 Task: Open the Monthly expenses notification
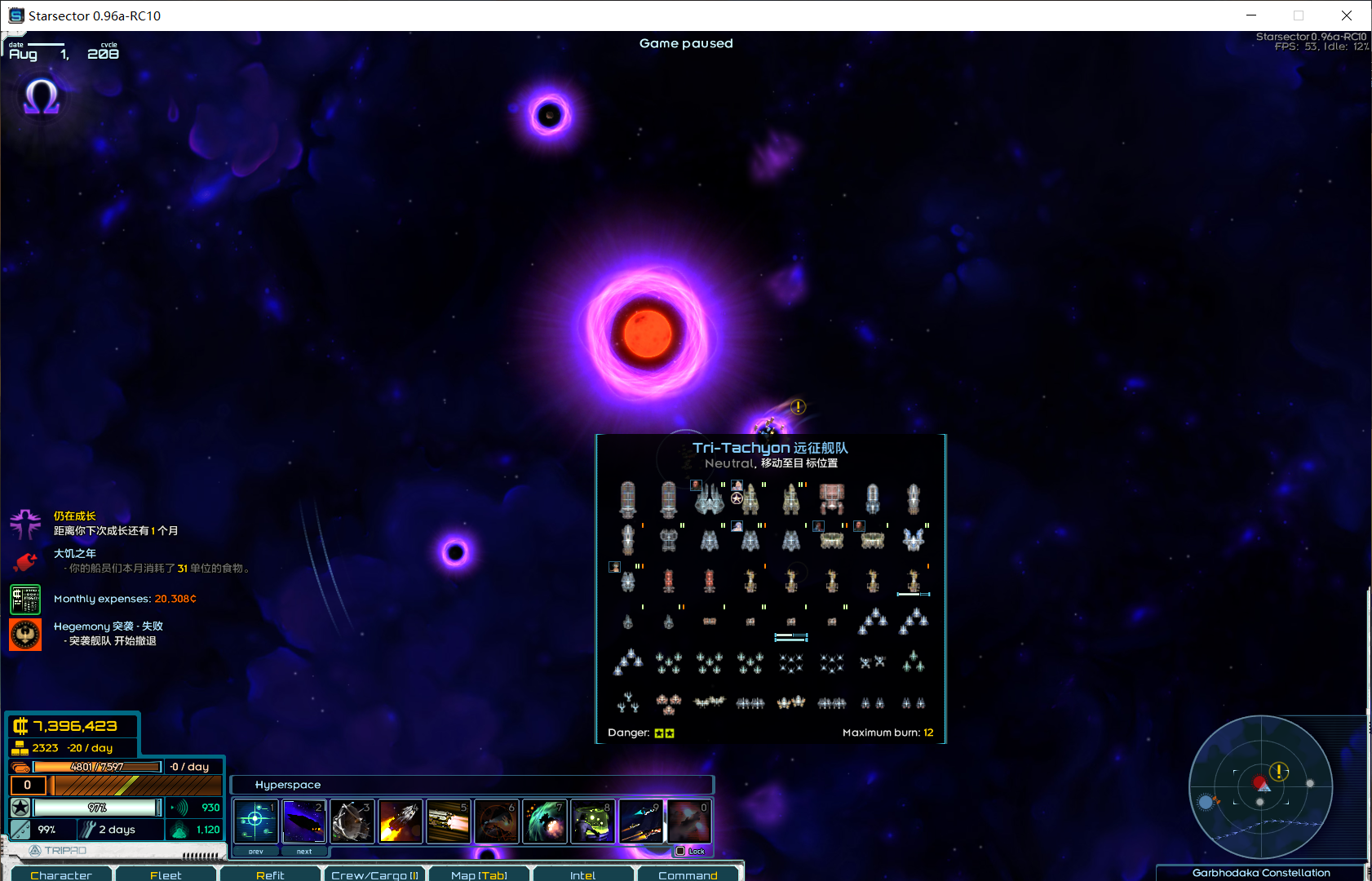(125, 599)
